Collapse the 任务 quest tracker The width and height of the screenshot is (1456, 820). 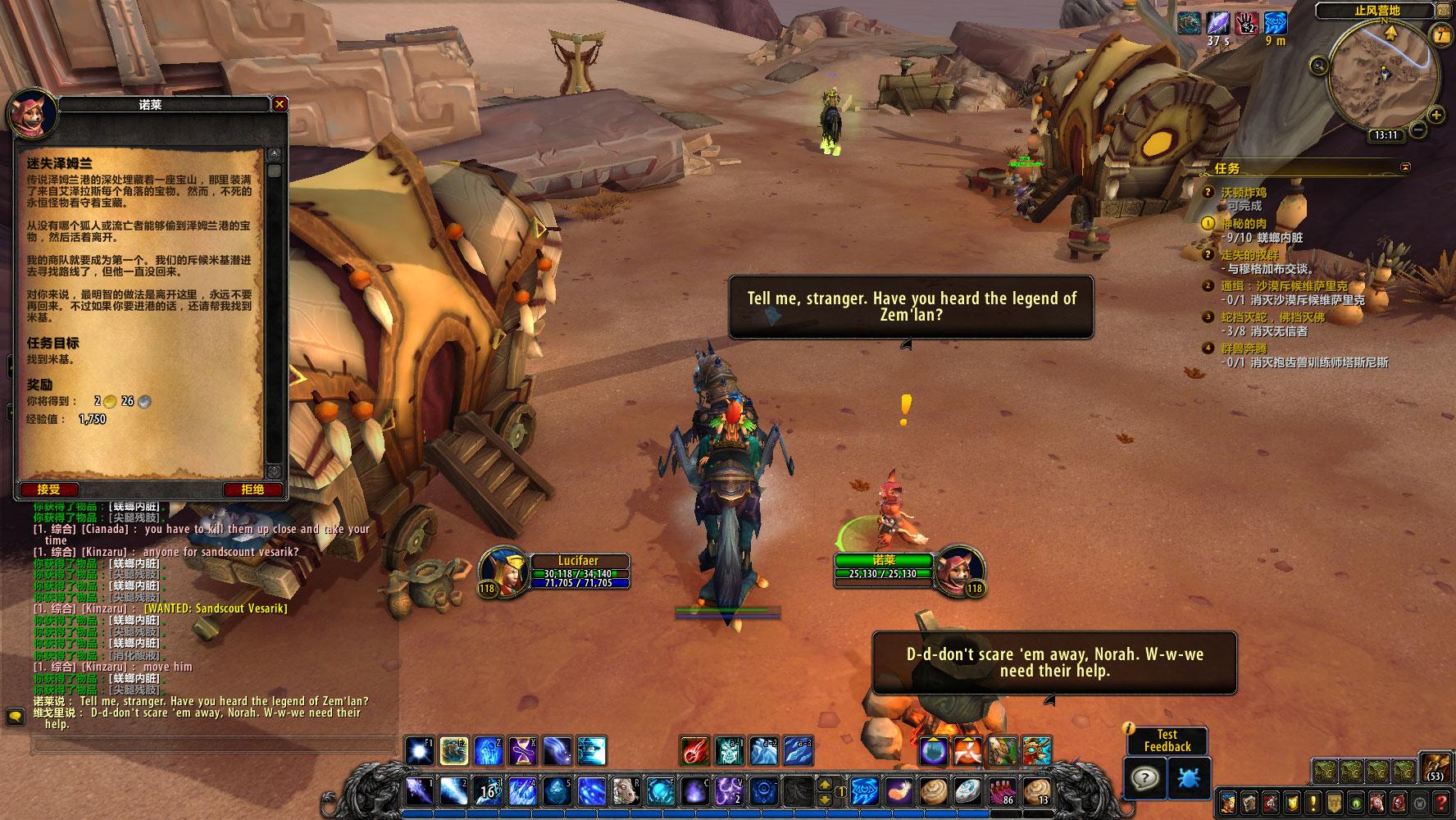tap(1406, 167)
